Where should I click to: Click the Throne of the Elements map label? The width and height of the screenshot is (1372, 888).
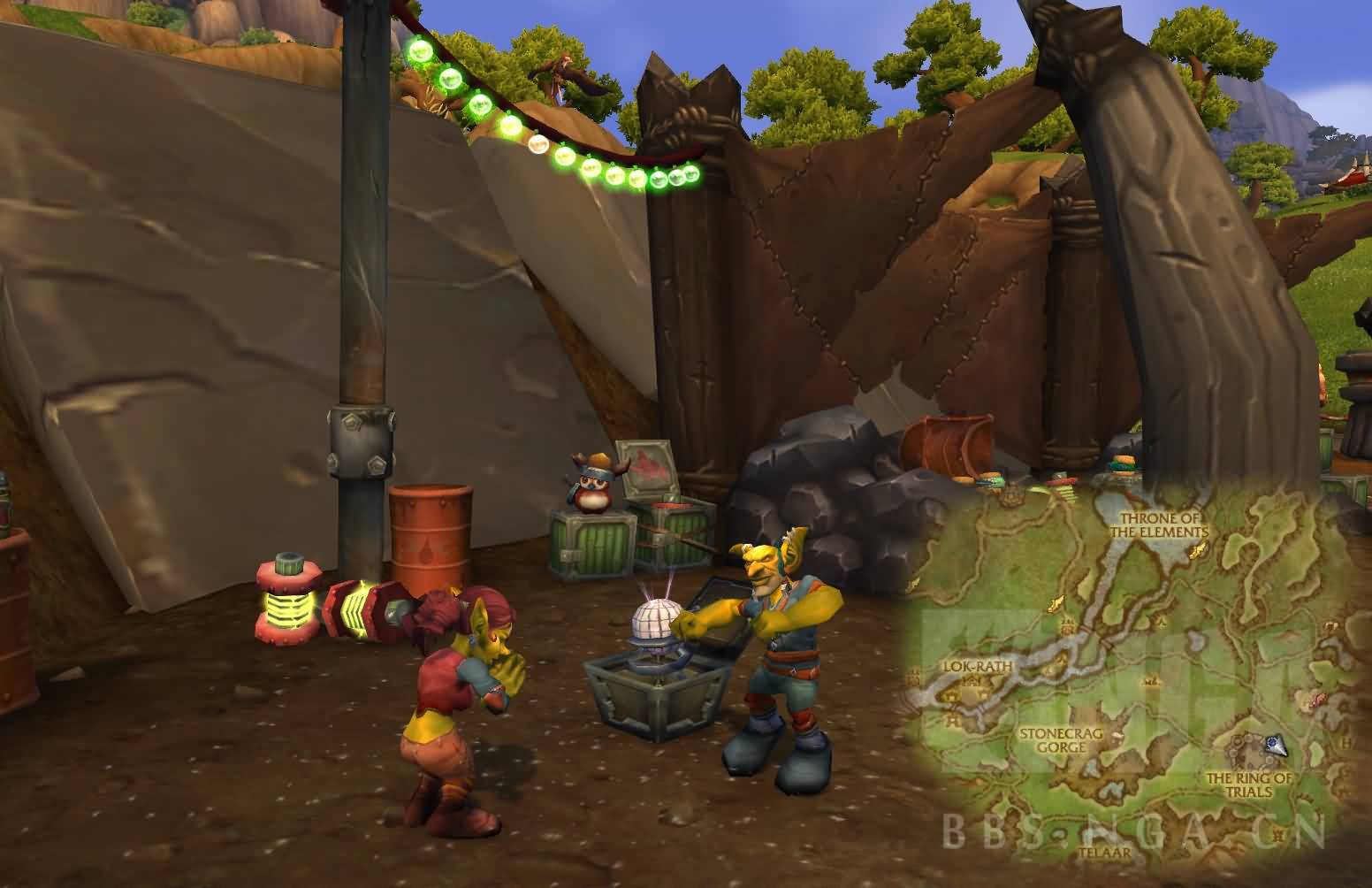[1162, 524]
